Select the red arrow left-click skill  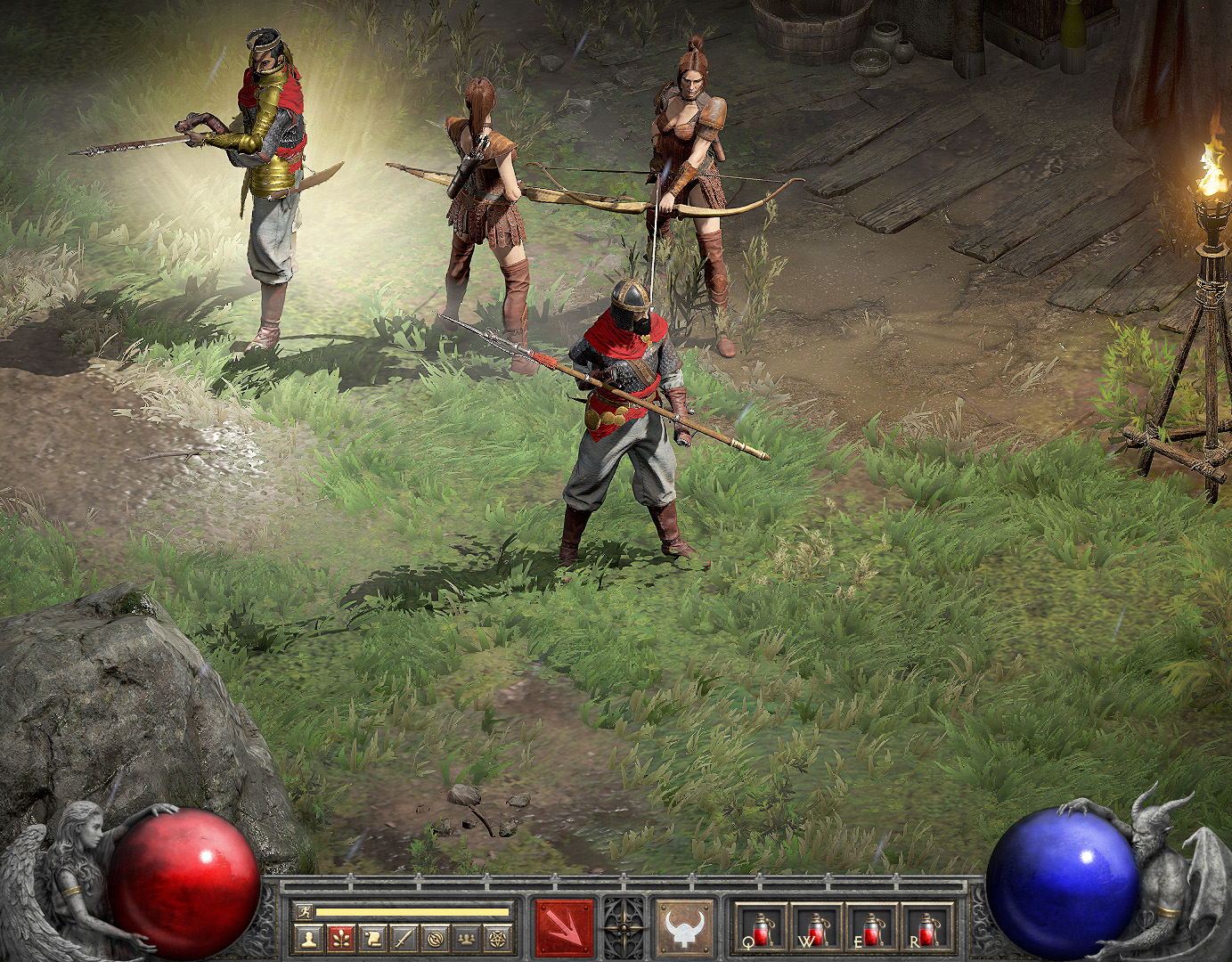click(x=564, y=927)
